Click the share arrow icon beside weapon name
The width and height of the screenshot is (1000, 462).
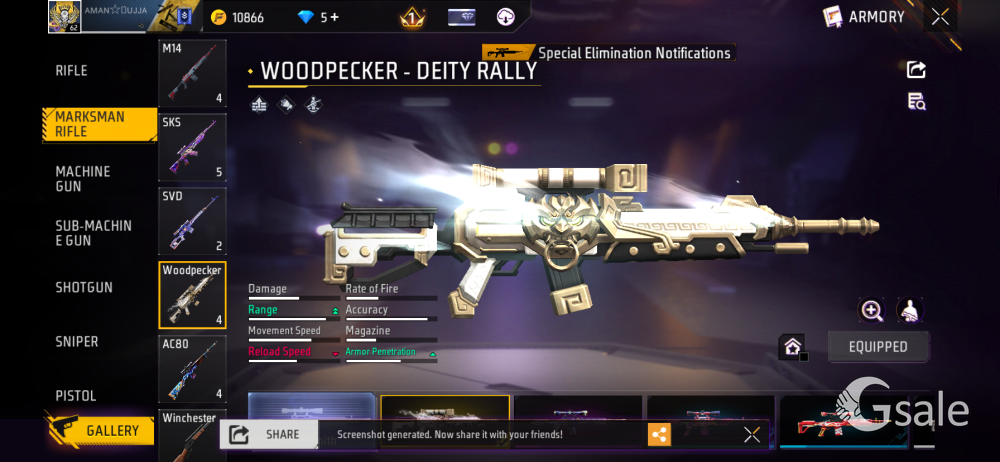(x=916, y=70)
